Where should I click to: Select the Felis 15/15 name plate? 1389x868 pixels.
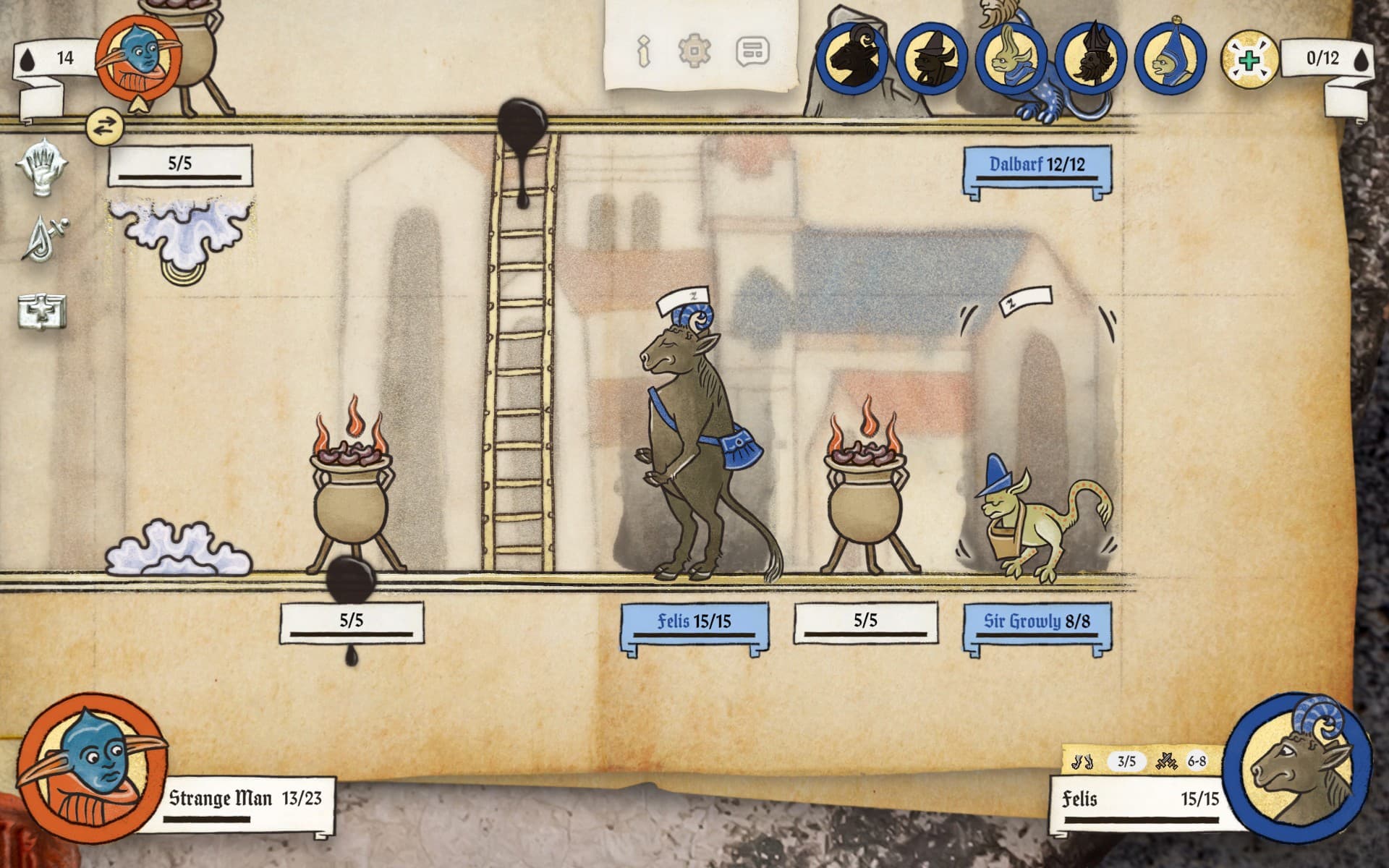(x=694, y=621)
